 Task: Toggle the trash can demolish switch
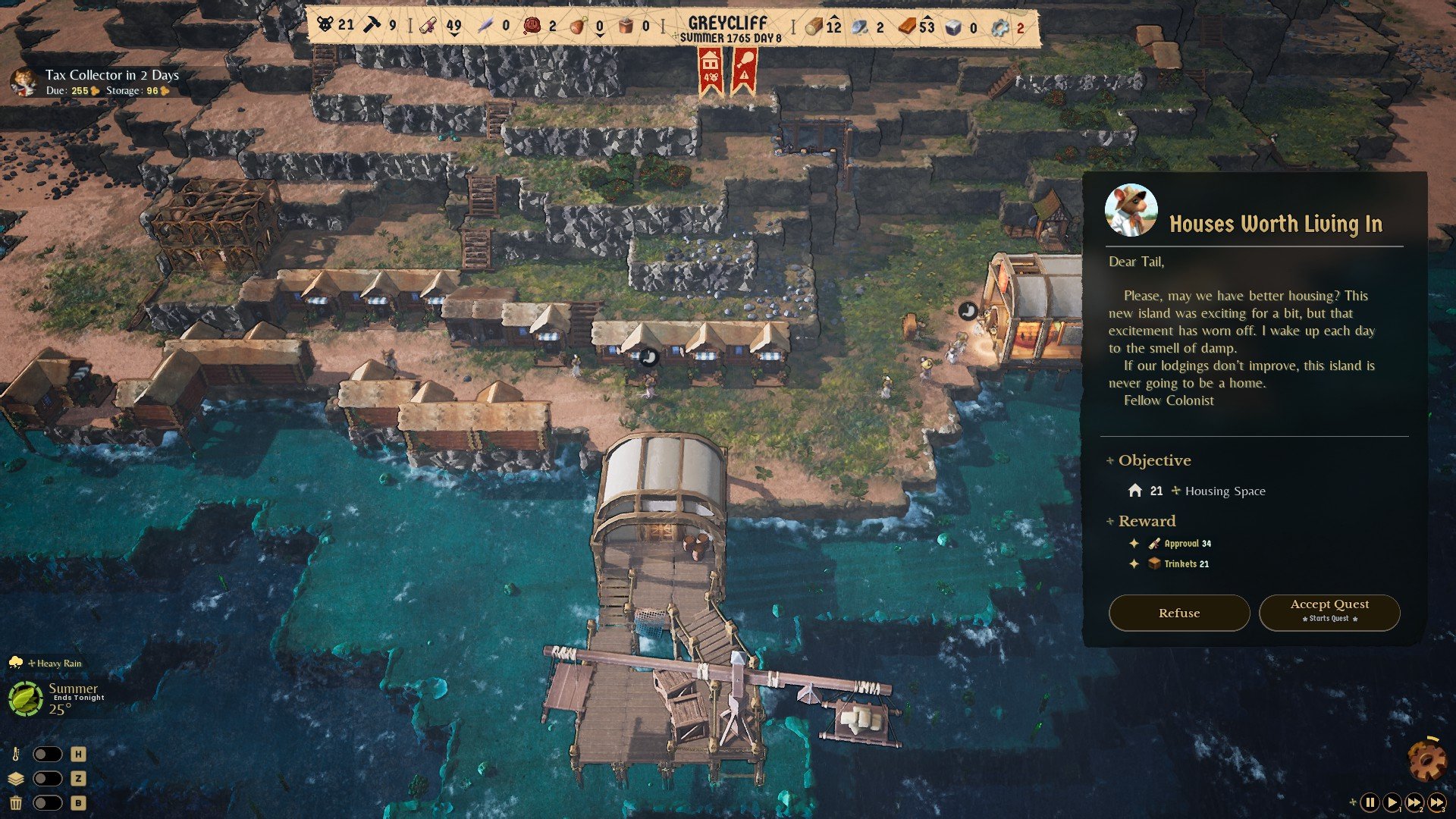pyautogui.click(x=47, y=803)
